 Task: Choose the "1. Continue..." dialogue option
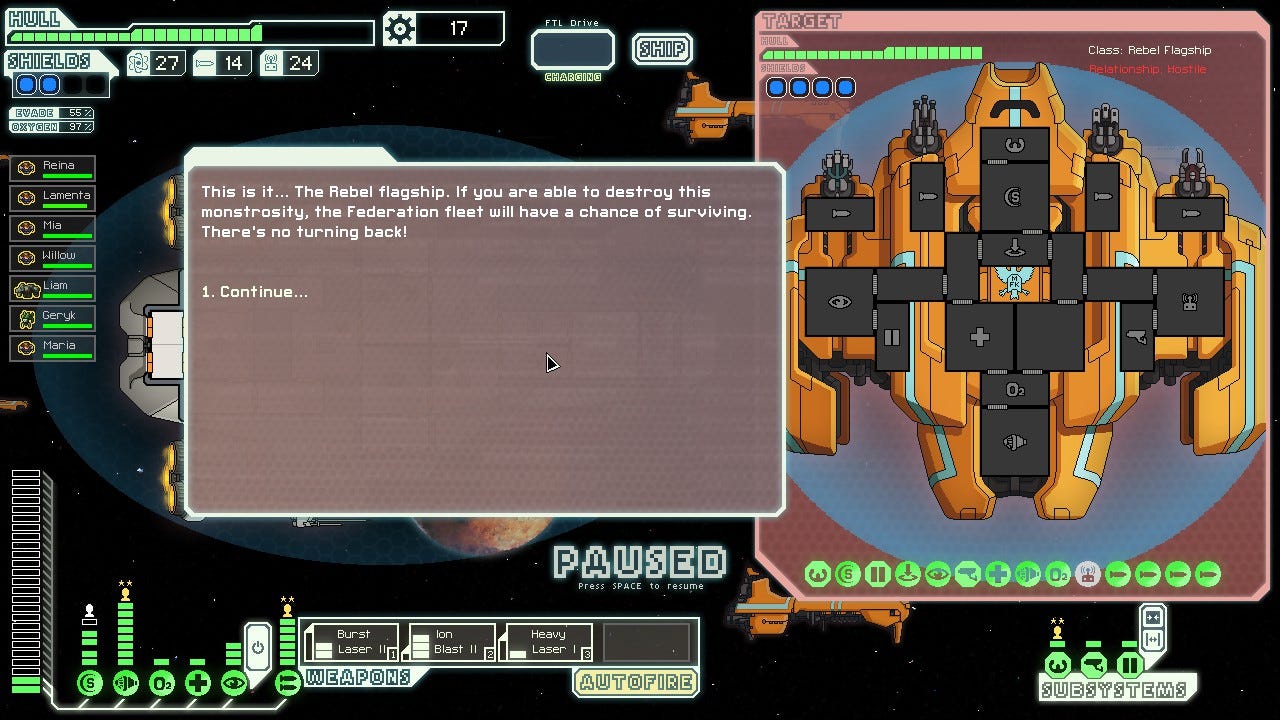pyautogui.click(x=254, y=292)
